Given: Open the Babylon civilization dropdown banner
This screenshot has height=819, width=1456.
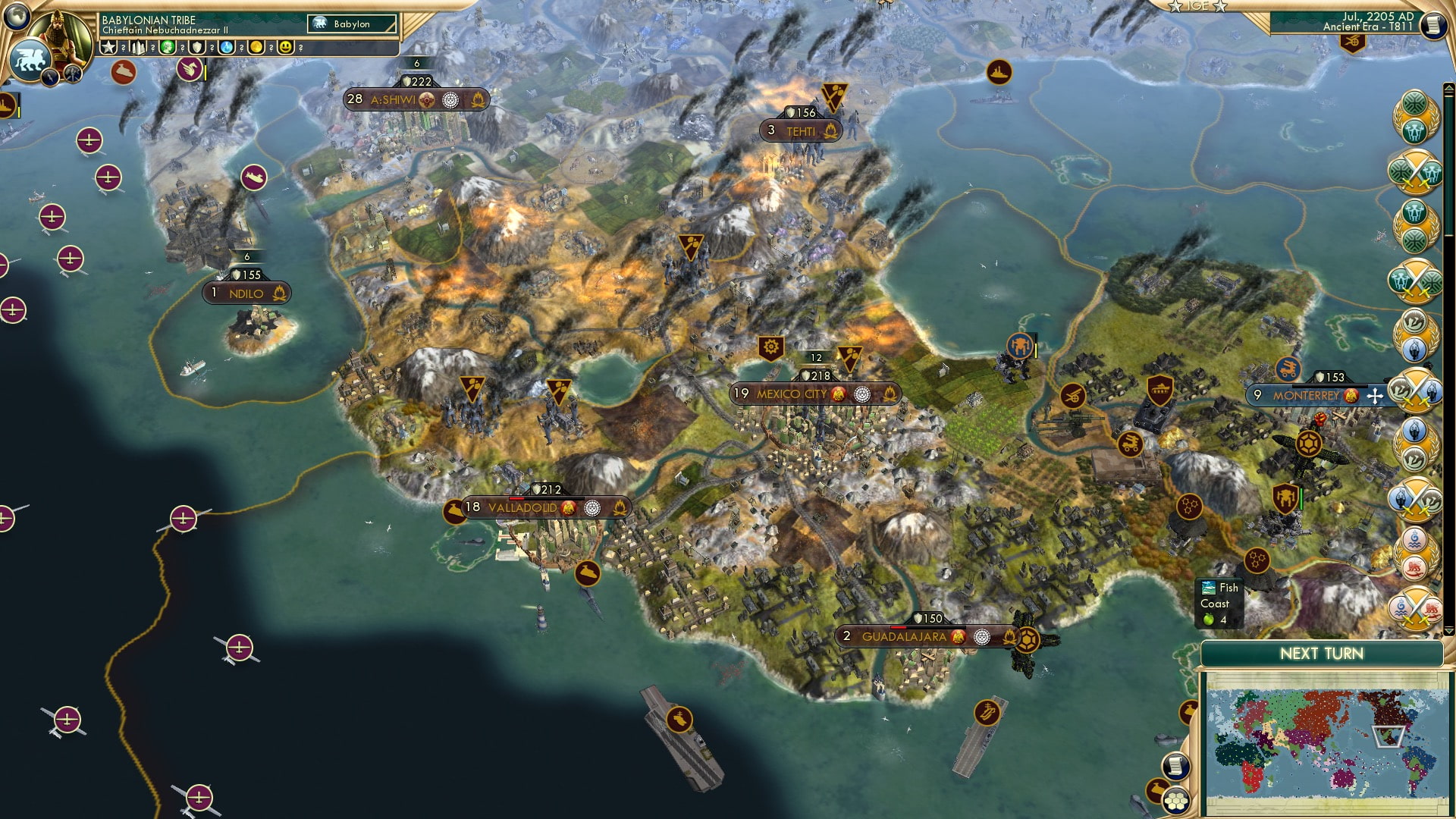Looking at the screenshot, I should tap(353, 24).
